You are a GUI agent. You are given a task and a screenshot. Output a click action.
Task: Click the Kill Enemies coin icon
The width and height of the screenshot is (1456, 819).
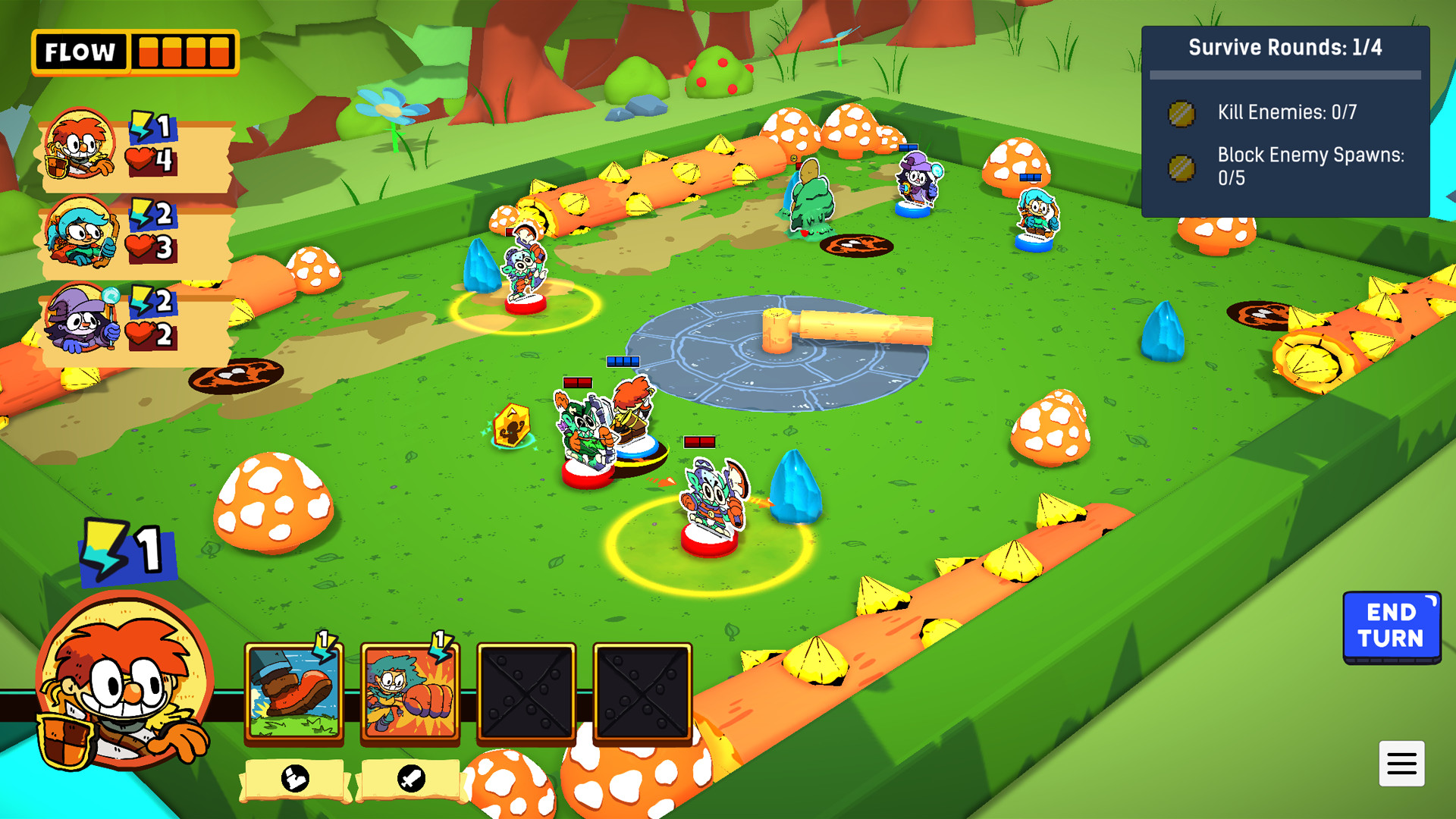pyautogui.click(x=1182, y=114)
